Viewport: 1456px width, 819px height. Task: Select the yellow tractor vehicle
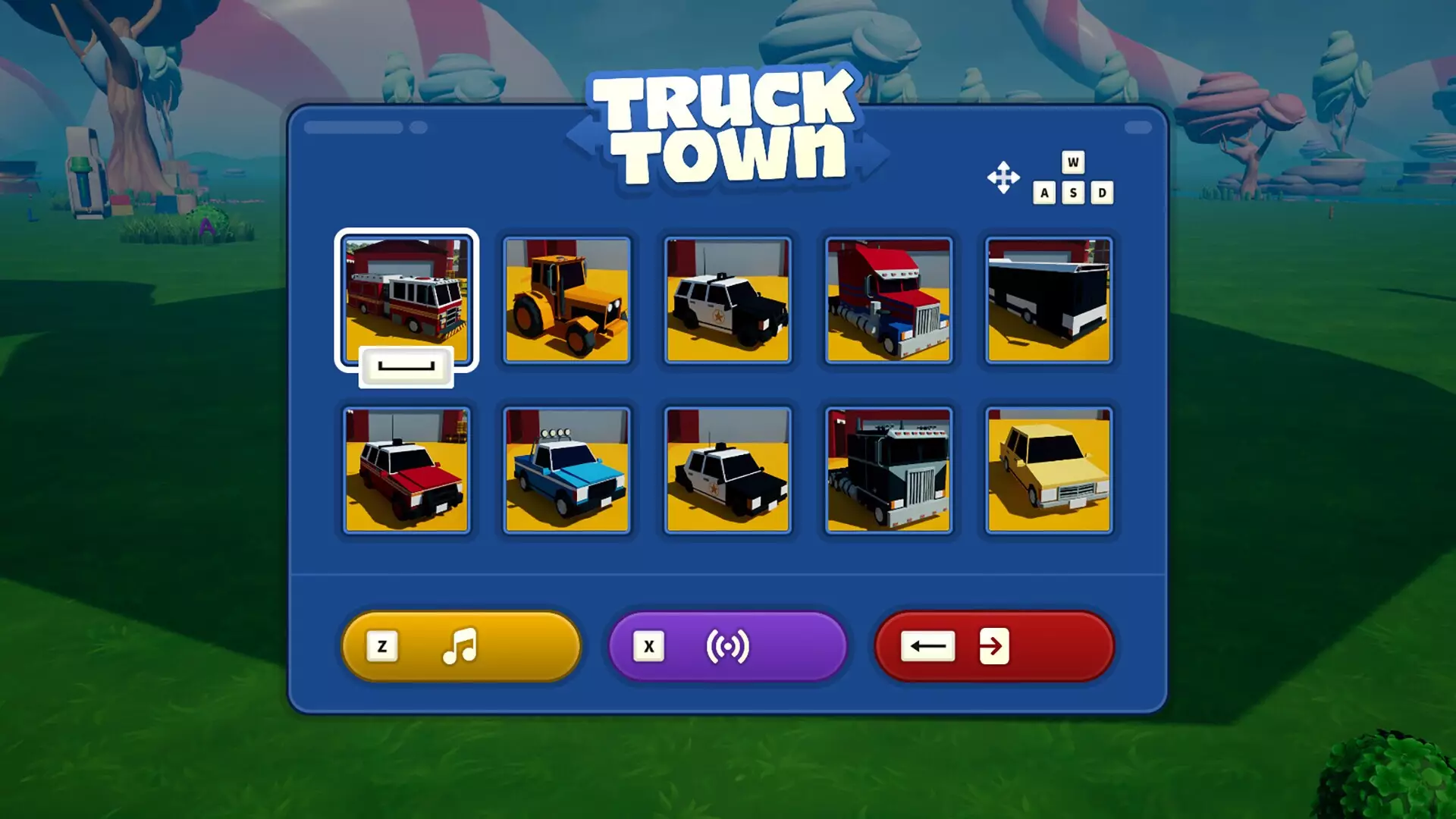point(566,301)
